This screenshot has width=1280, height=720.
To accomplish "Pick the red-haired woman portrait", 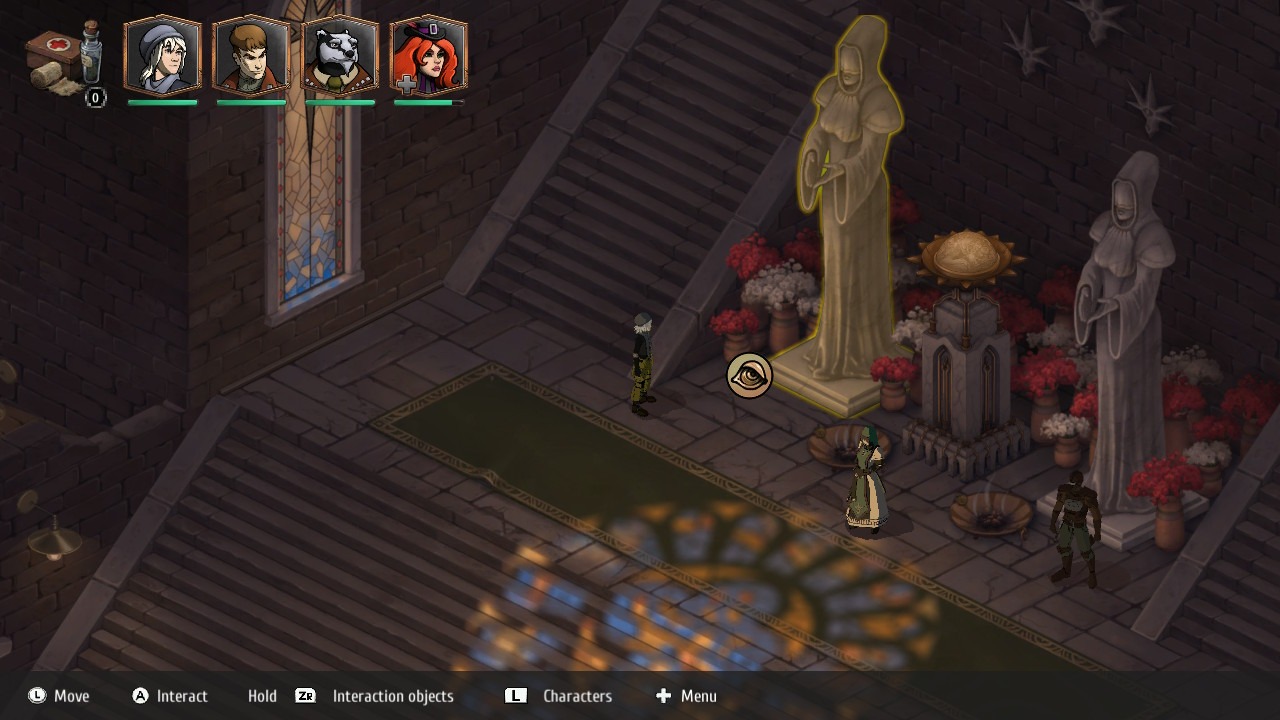I will [428, 56].
